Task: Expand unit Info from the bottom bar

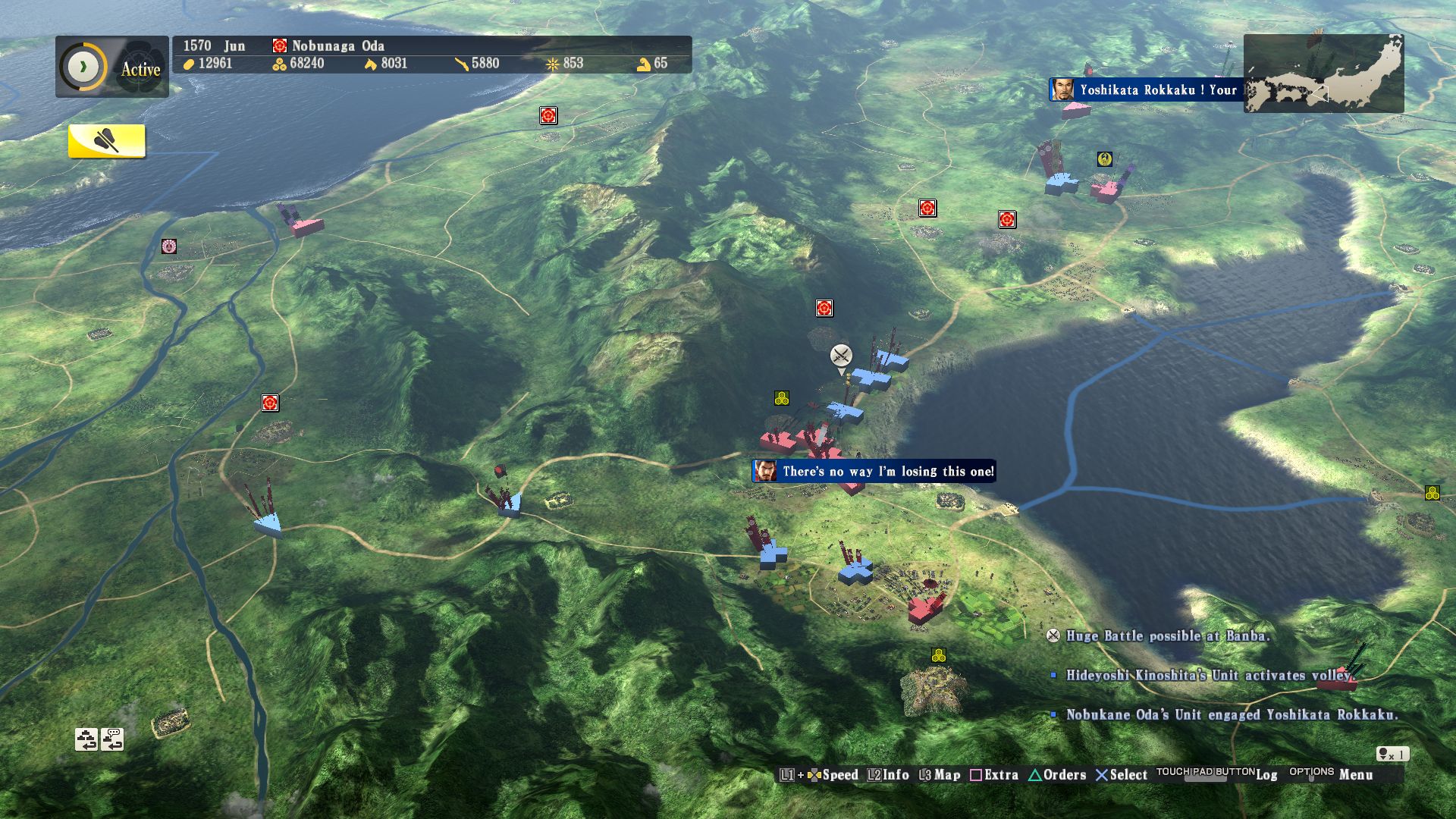Action: [895, 776]
